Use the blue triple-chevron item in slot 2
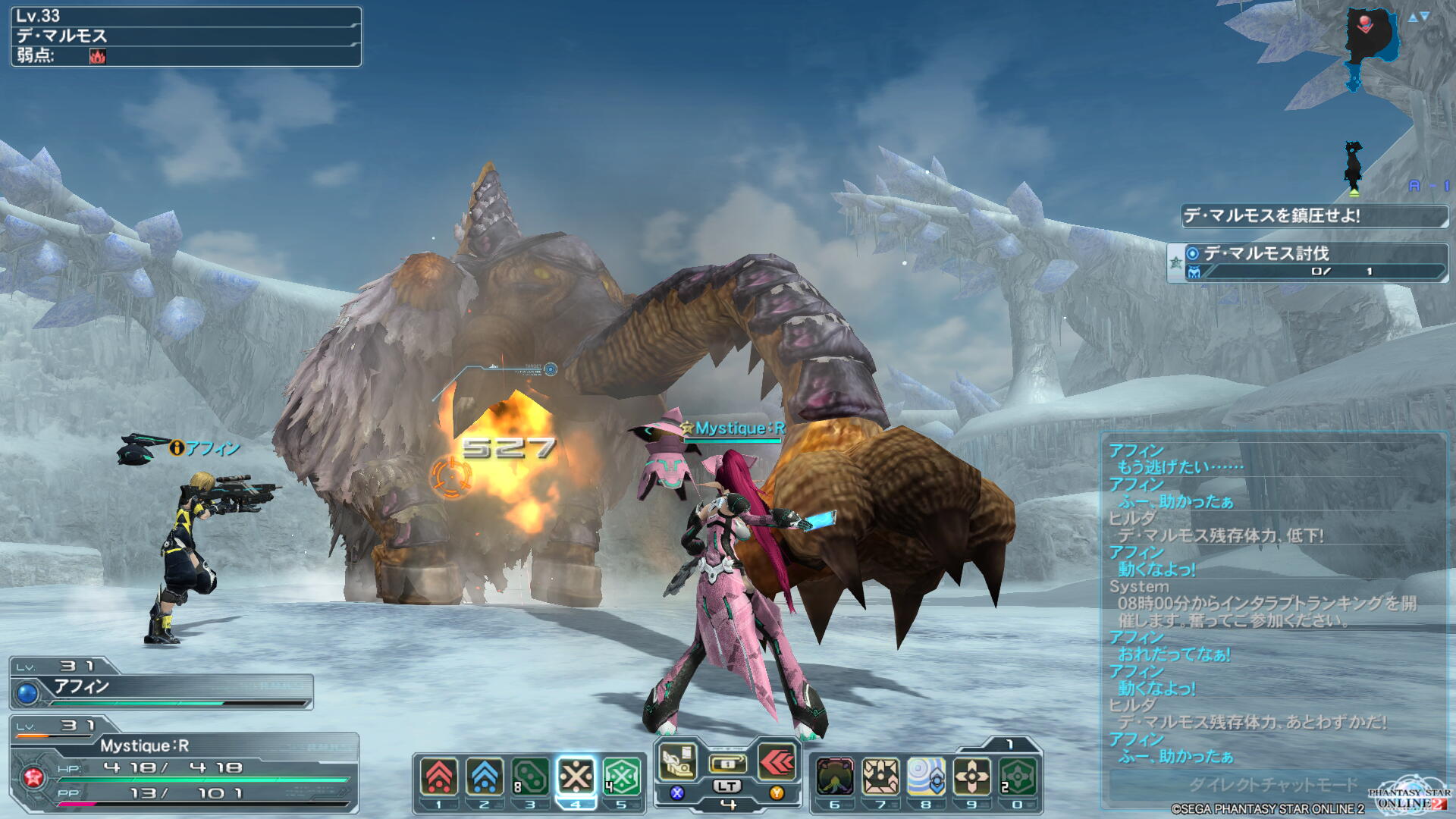The height and width of the screenshot is (819, 1456). coord(485,777)
